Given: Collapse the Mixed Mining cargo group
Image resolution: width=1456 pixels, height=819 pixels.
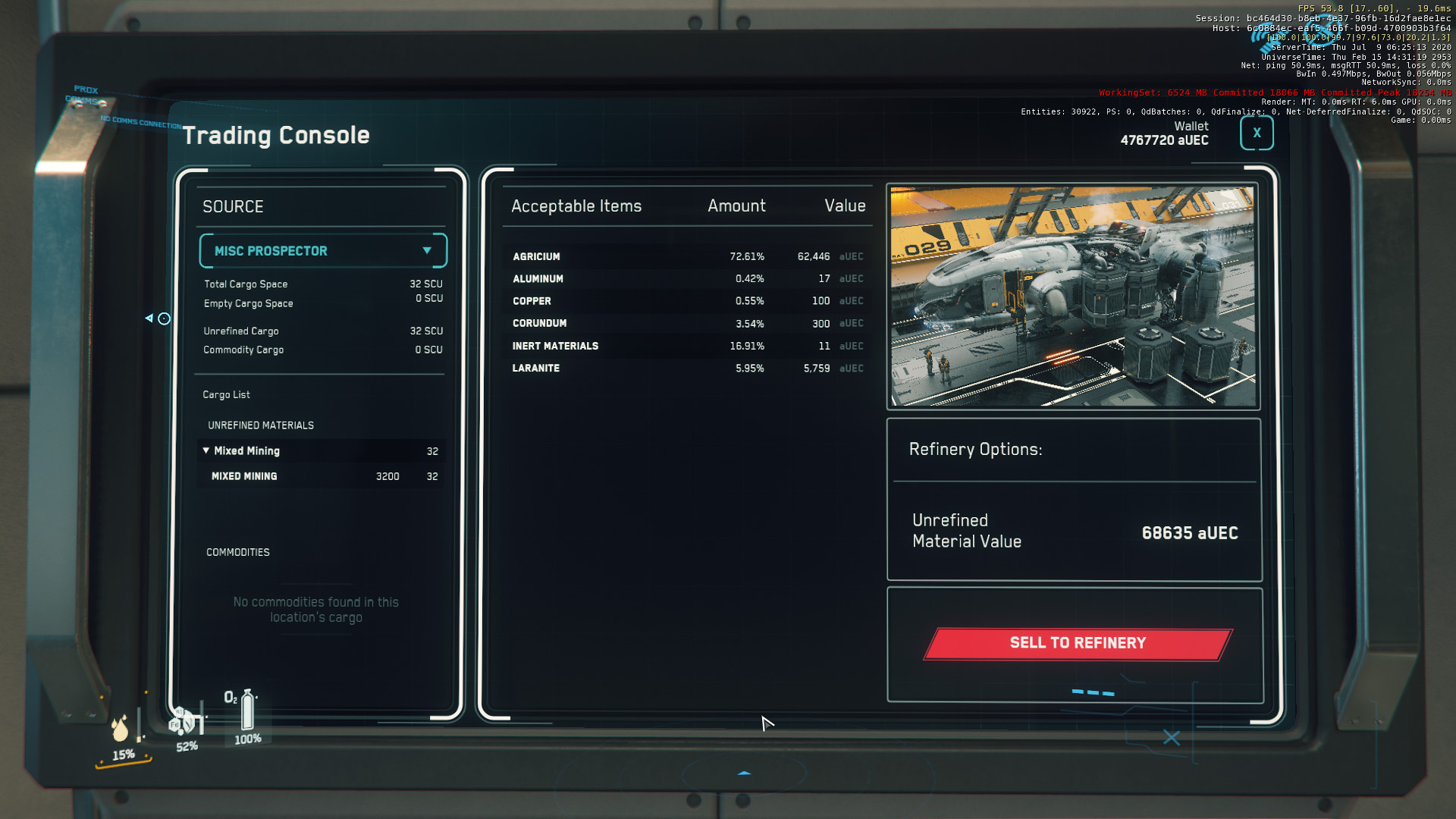Looking at the screenshot, I should [206, 450].
